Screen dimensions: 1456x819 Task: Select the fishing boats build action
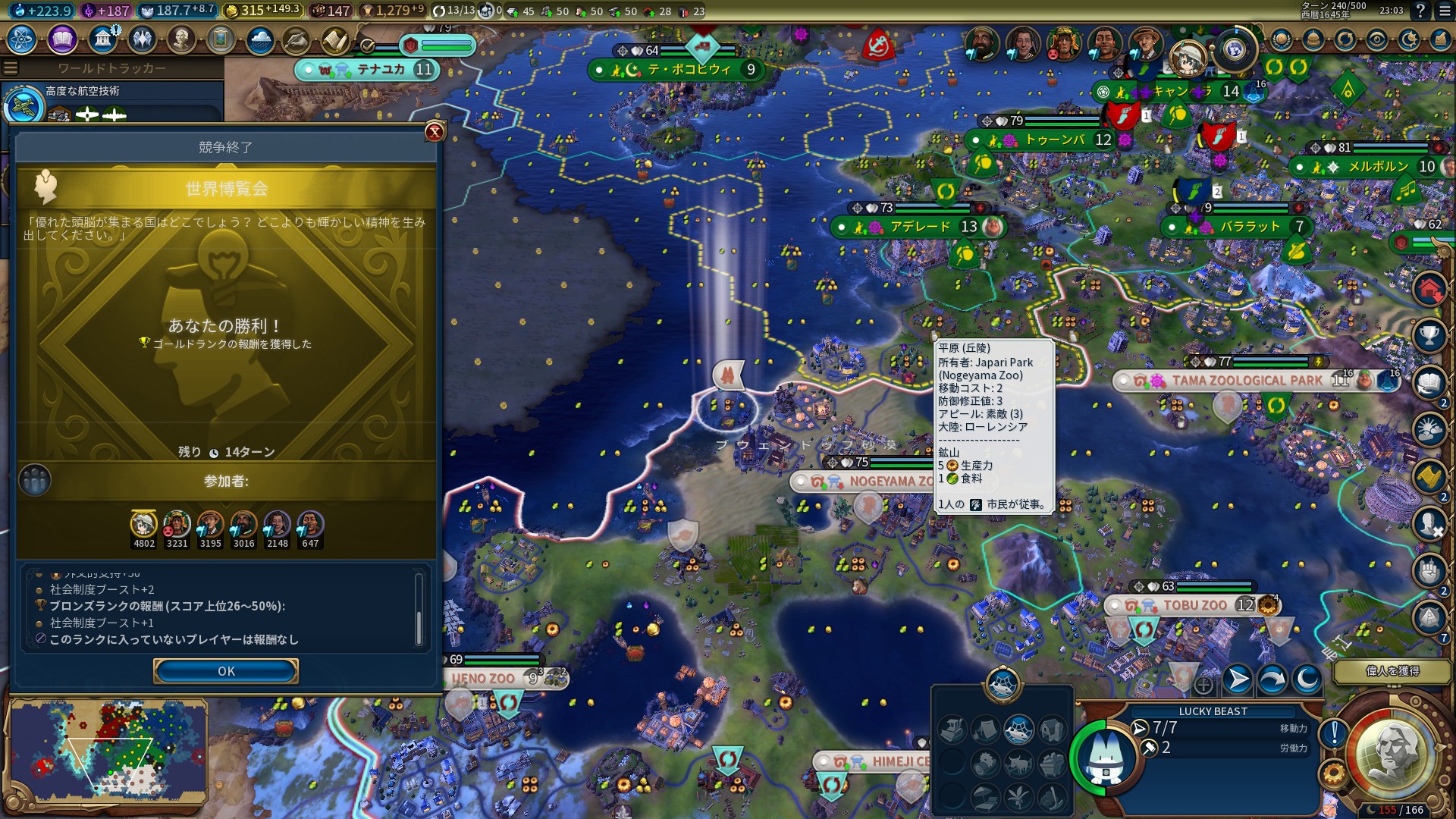[1018, 730]
